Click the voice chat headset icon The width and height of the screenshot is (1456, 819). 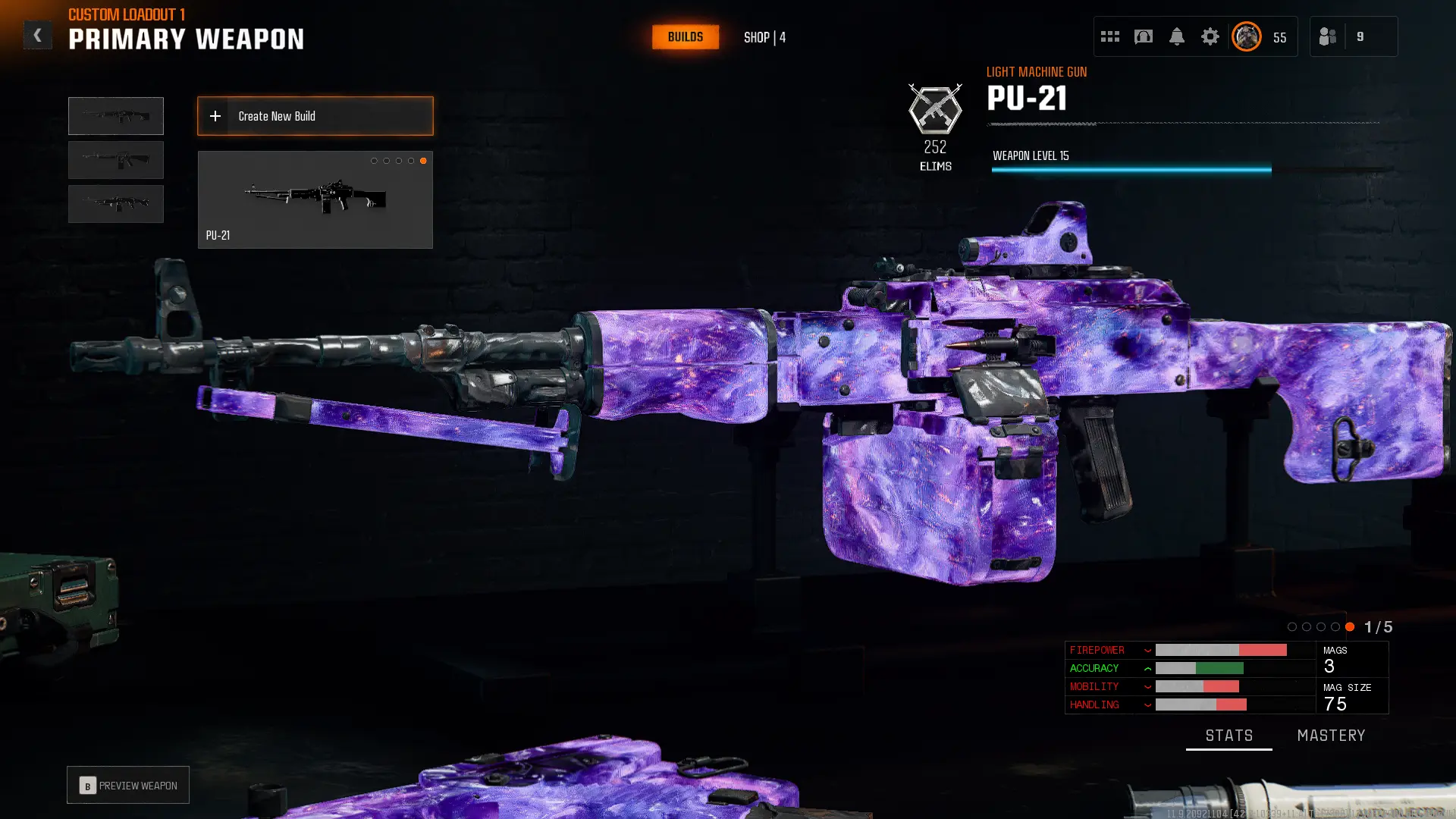coord(1143,36)
